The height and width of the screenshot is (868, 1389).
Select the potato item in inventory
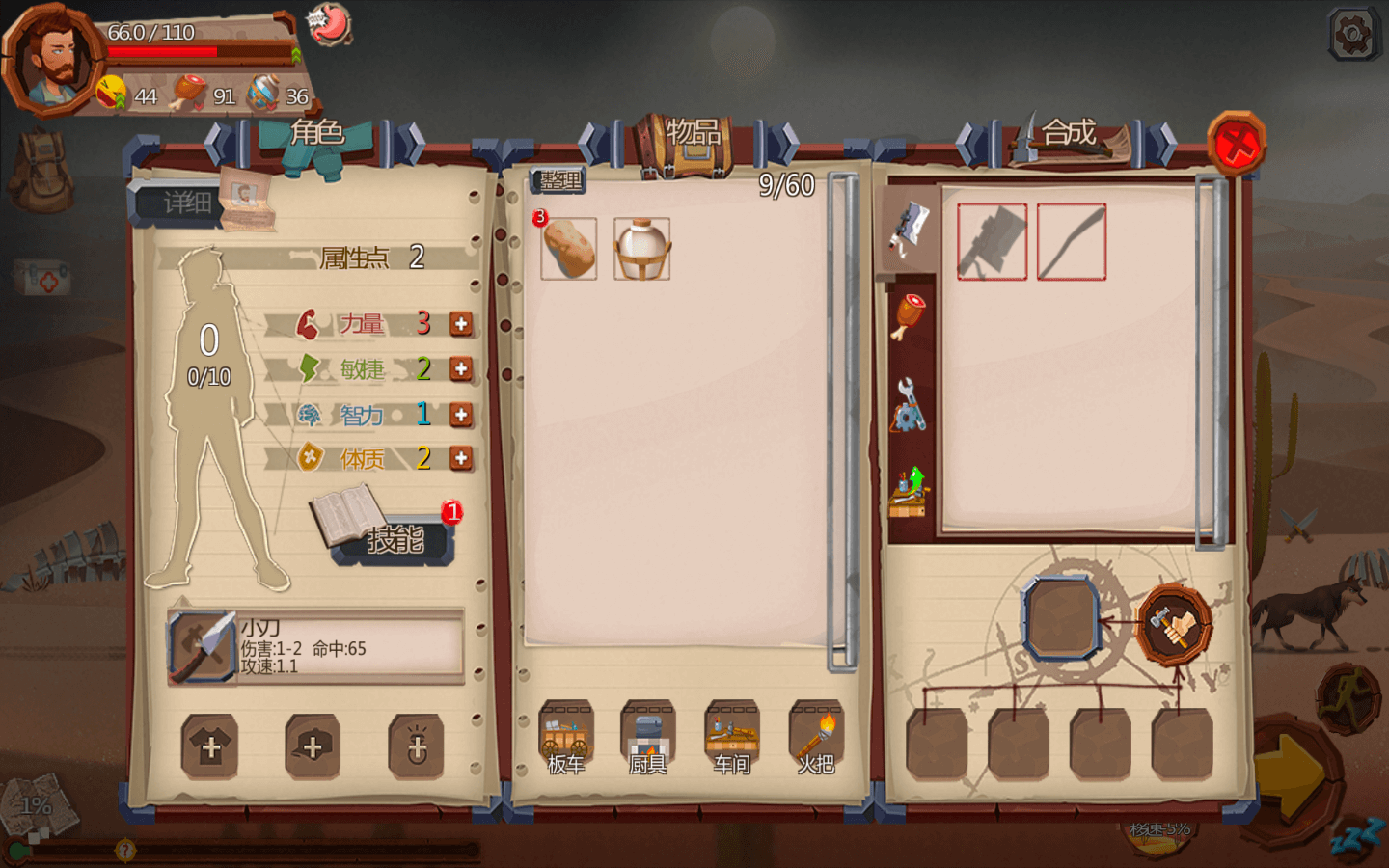pyautogui.click(x=568, y=249)
